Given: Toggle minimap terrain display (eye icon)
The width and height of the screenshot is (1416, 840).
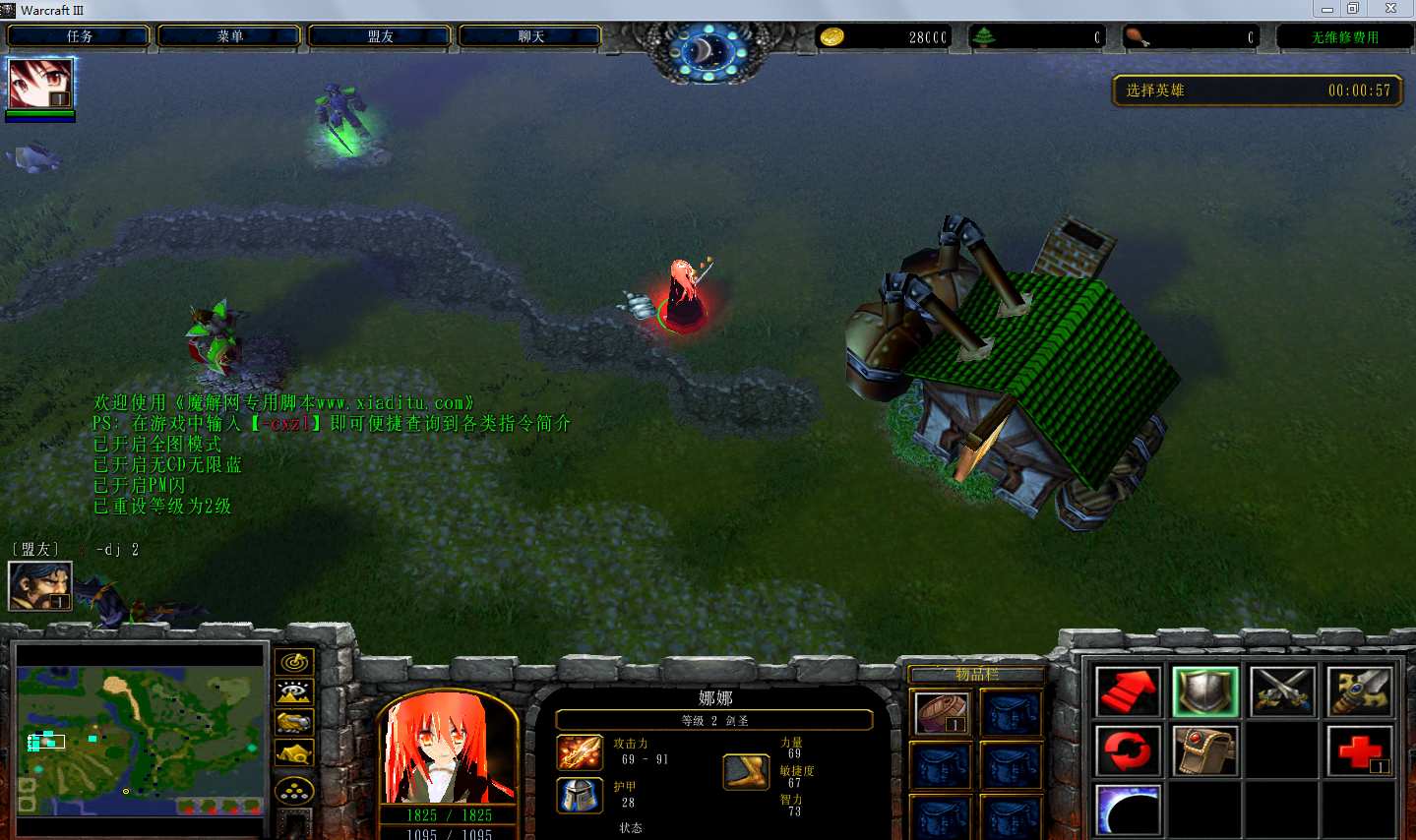Looking at the screenshot, I should 293,692.
